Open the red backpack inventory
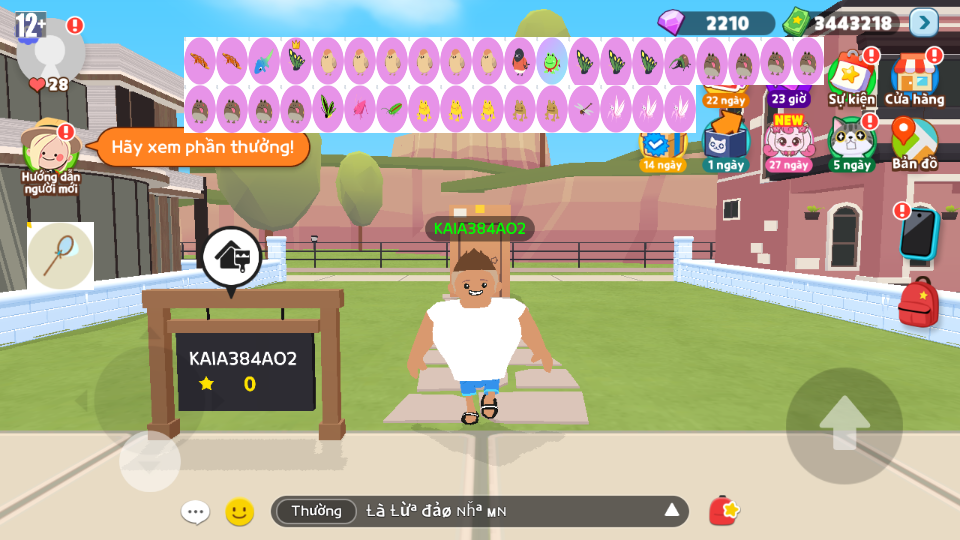Screen dimensions: 960x540 (918, 303)
